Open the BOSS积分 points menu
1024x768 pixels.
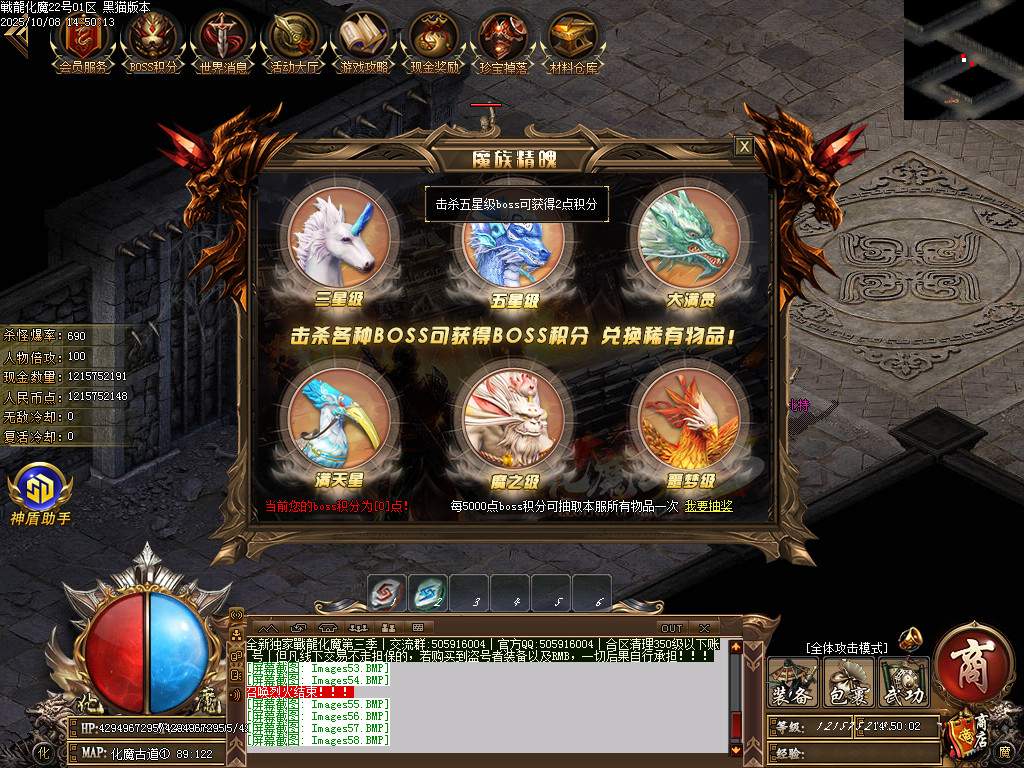click(x=154, y=40)
